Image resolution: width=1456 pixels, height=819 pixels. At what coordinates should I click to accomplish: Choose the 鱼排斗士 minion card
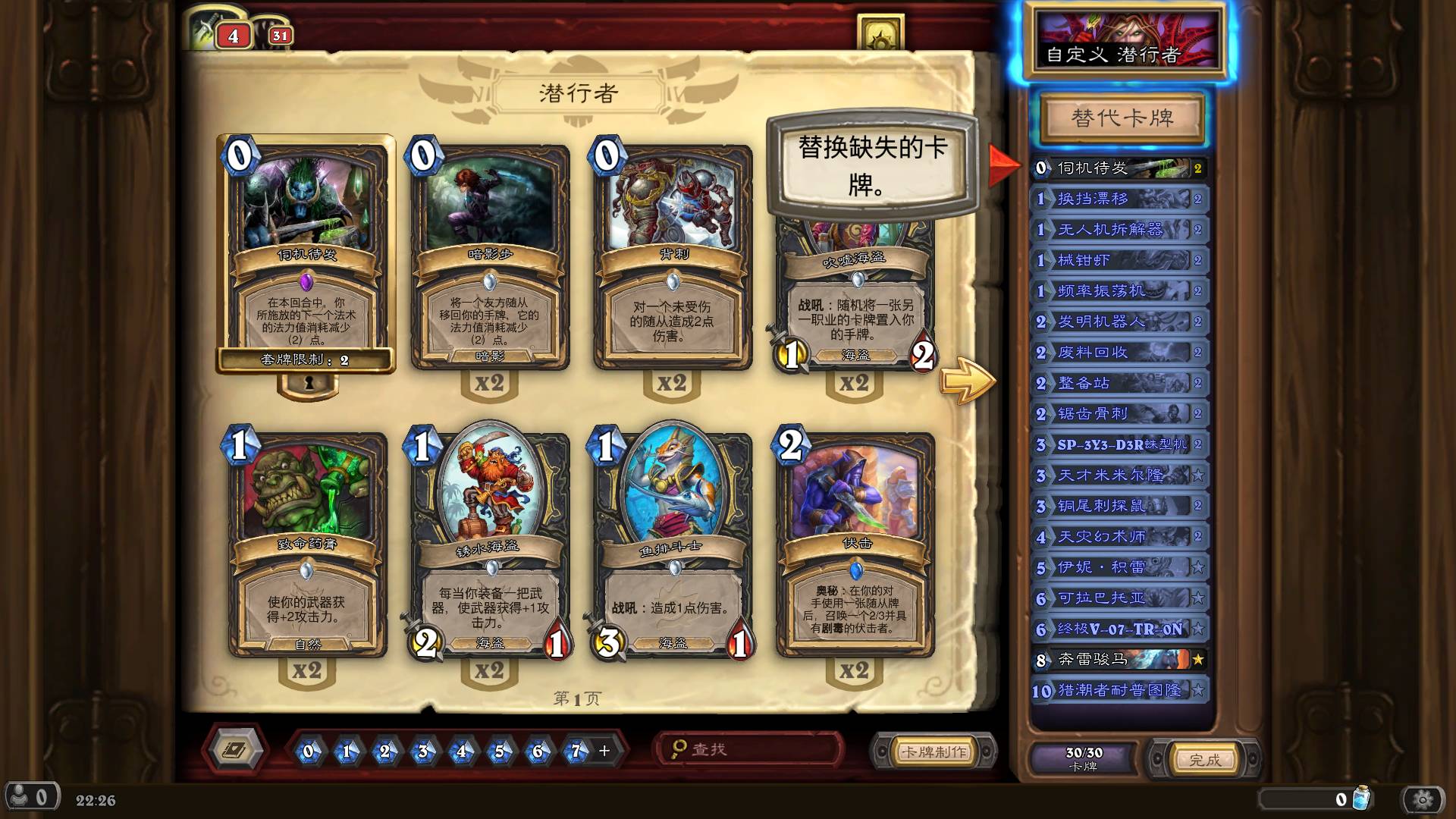(x=673, y=542)
